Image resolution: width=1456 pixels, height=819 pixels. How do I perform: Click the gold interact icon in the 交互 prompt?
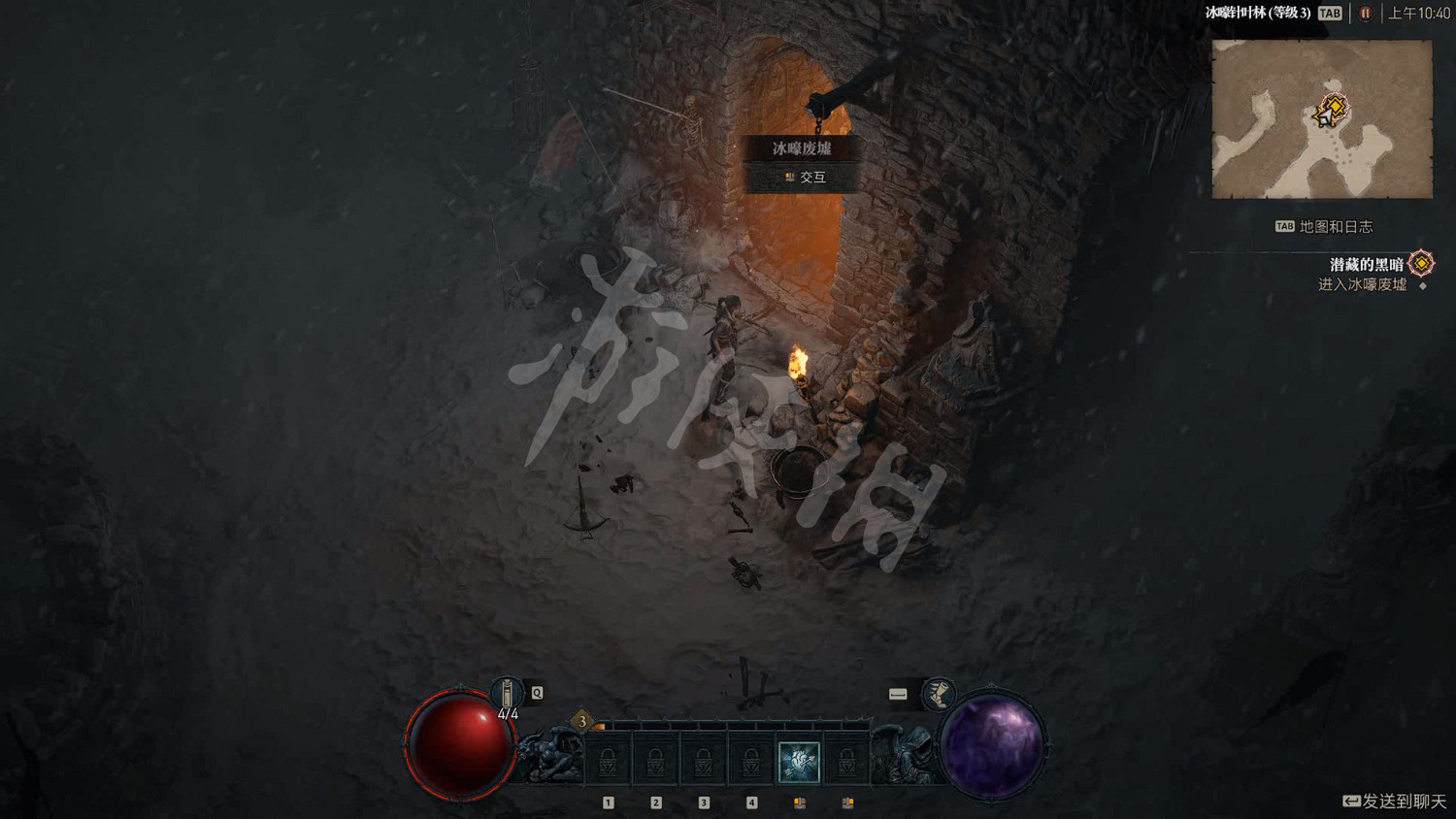(x=789, y=177)
